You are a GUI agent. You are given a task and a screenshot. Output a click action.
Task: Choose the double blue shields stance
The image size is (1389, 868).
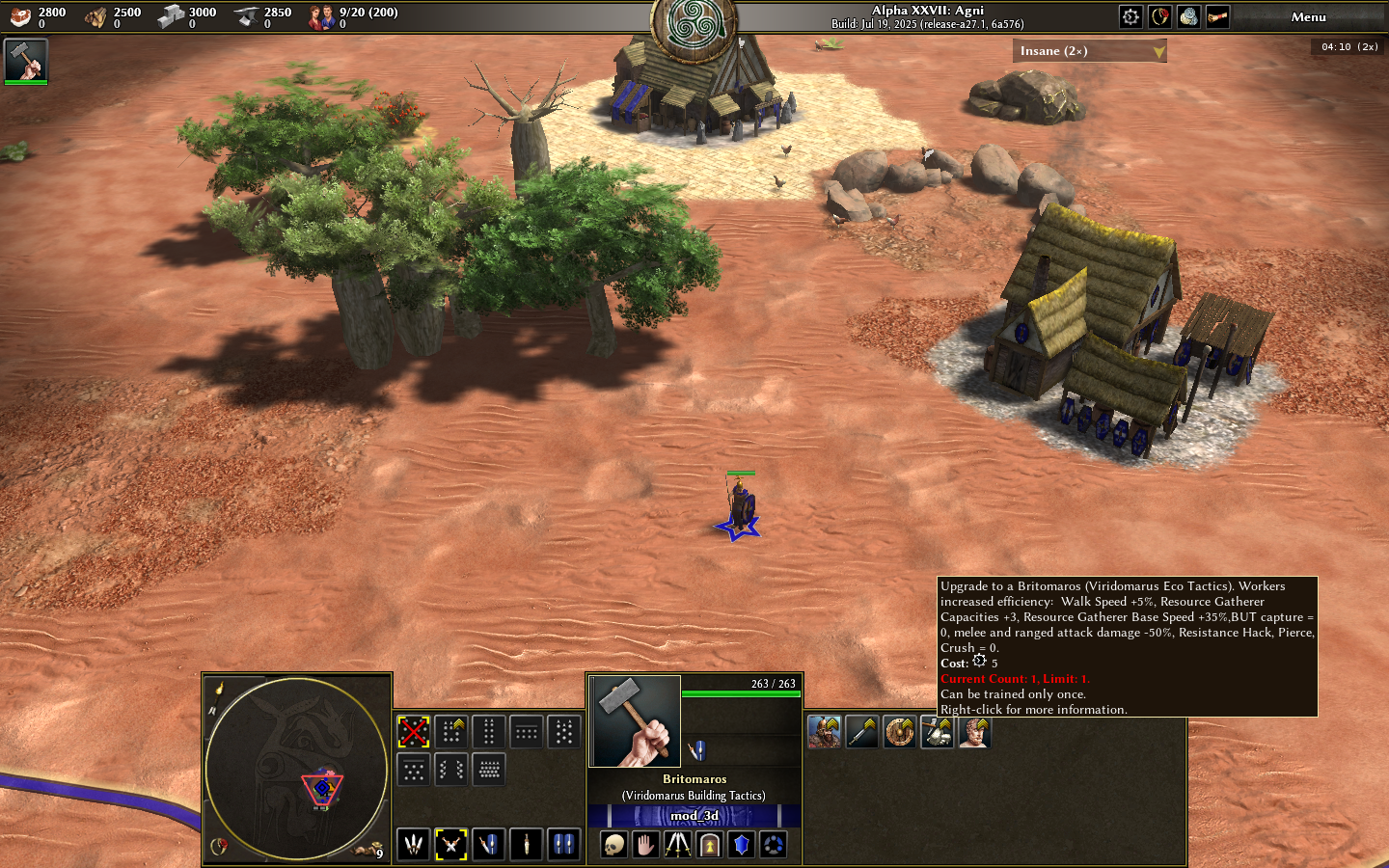[563, 845]
